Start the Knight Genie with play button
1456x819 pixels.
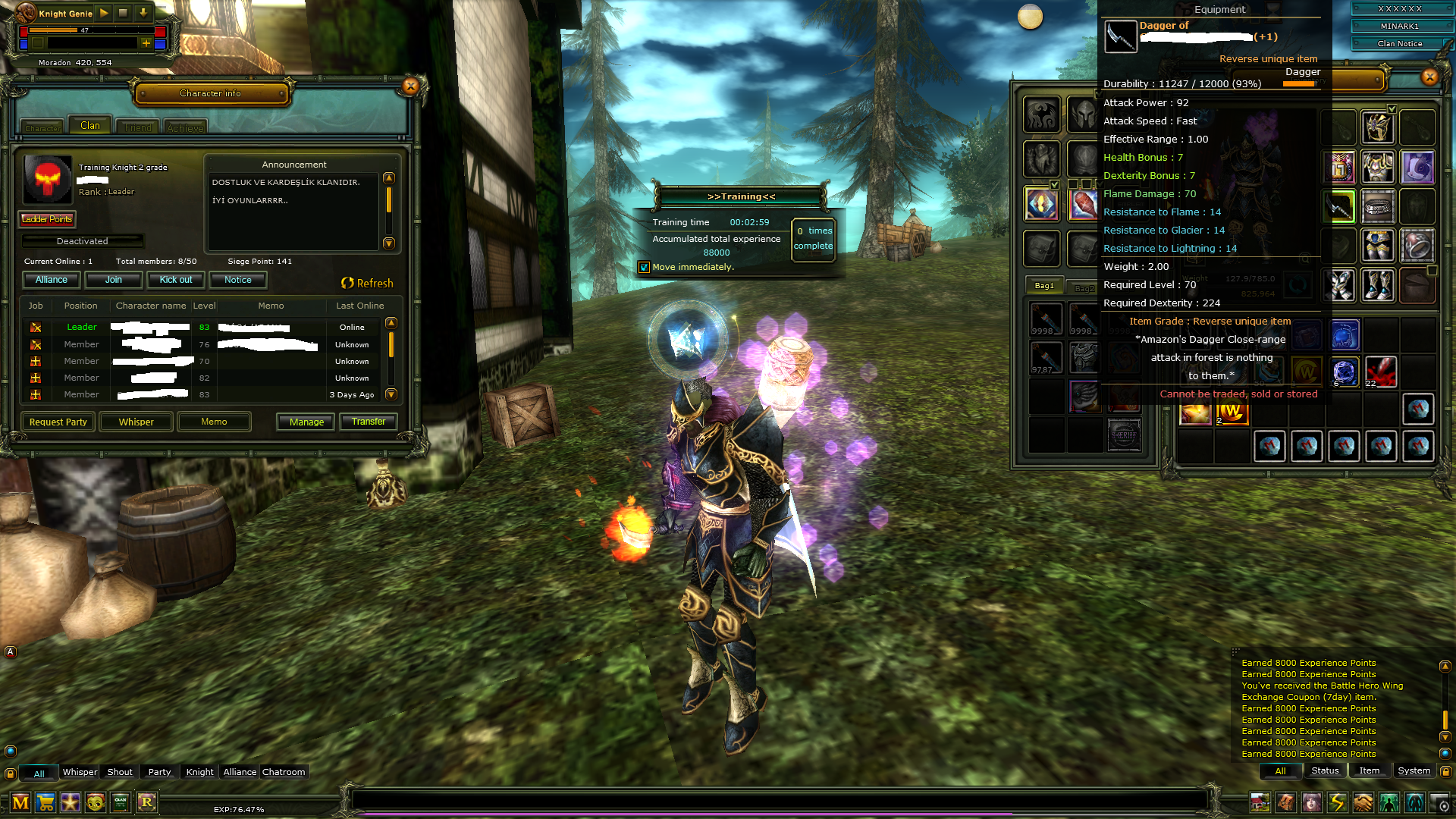tap(104, 13)
